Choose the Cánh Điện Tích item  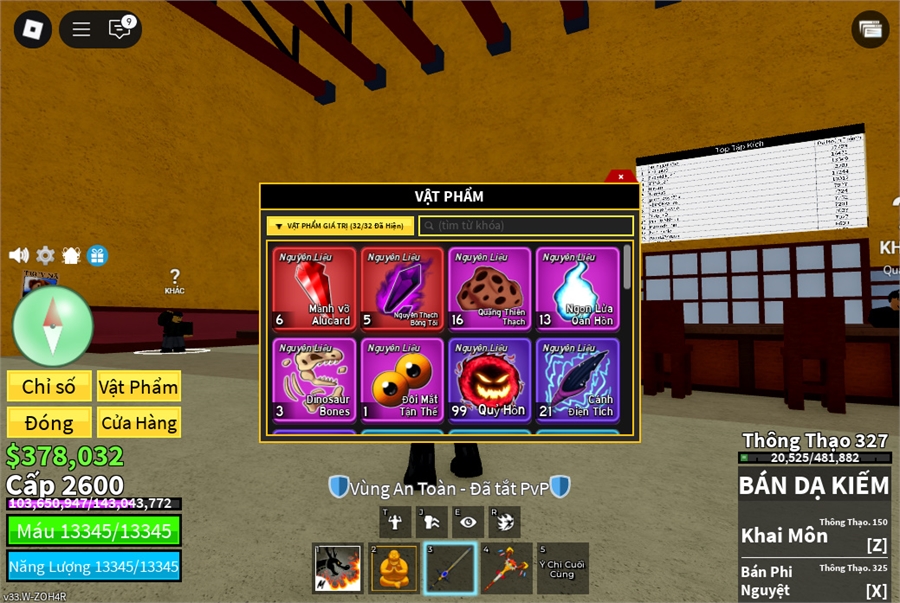pos(577,379)
